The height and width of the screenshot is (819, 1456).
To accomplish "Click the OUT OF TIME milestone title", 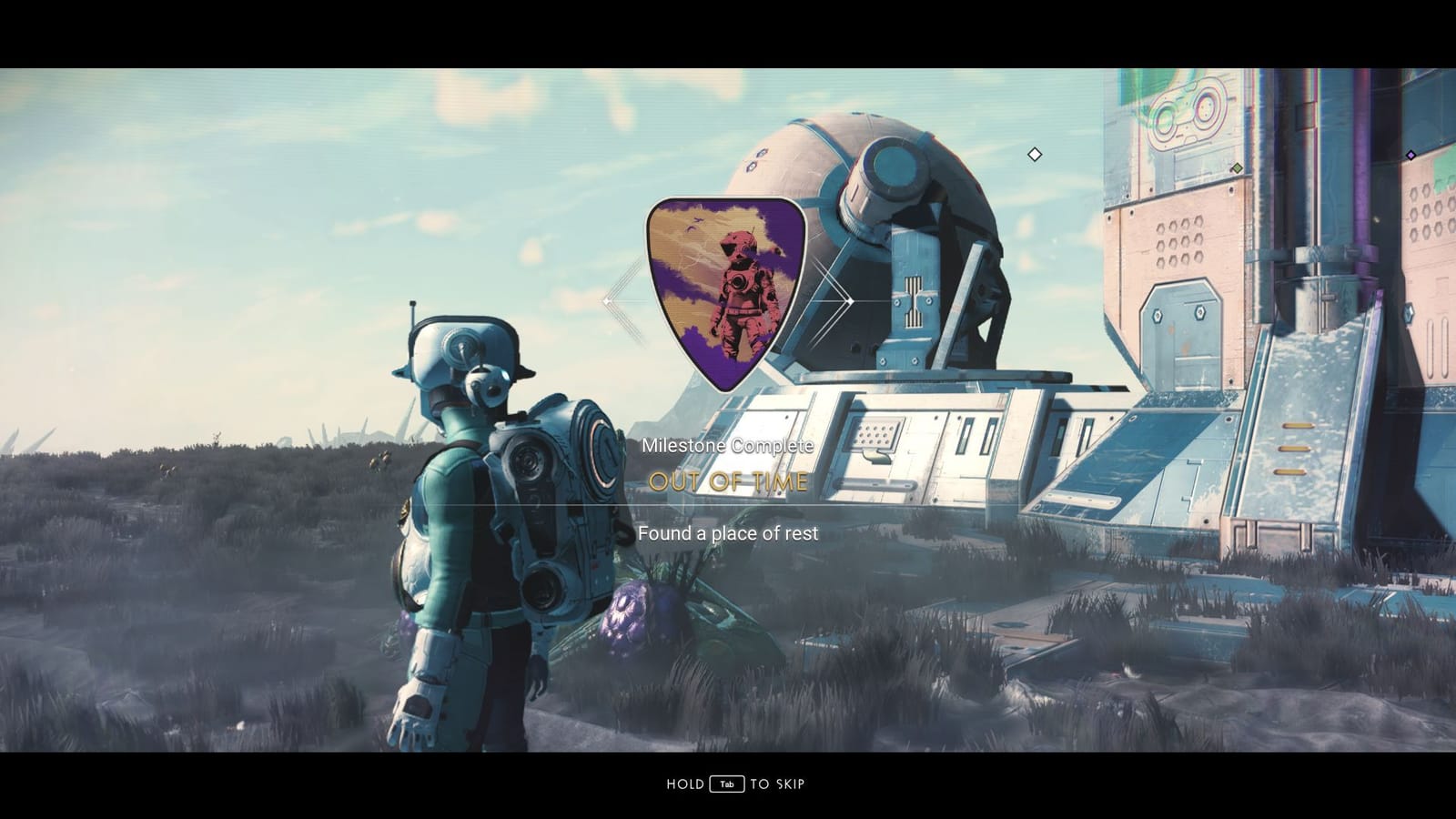I will coord(727,483).
